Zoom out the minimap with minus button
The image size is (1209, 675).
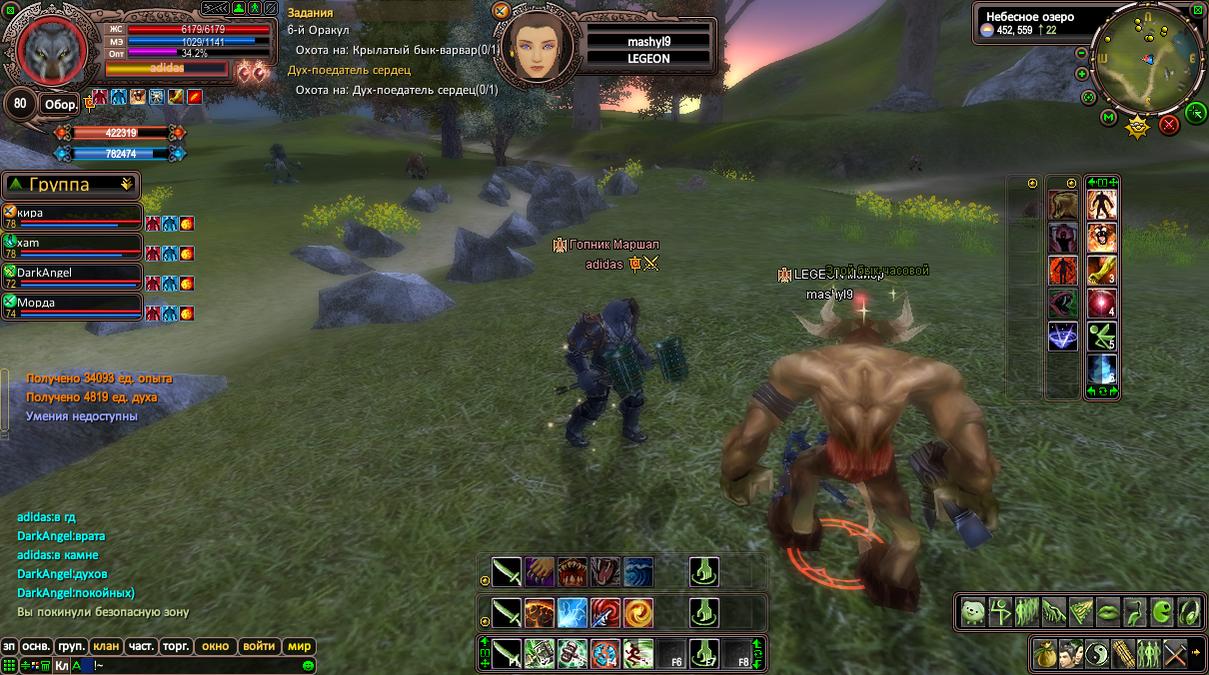(1082, 54)
